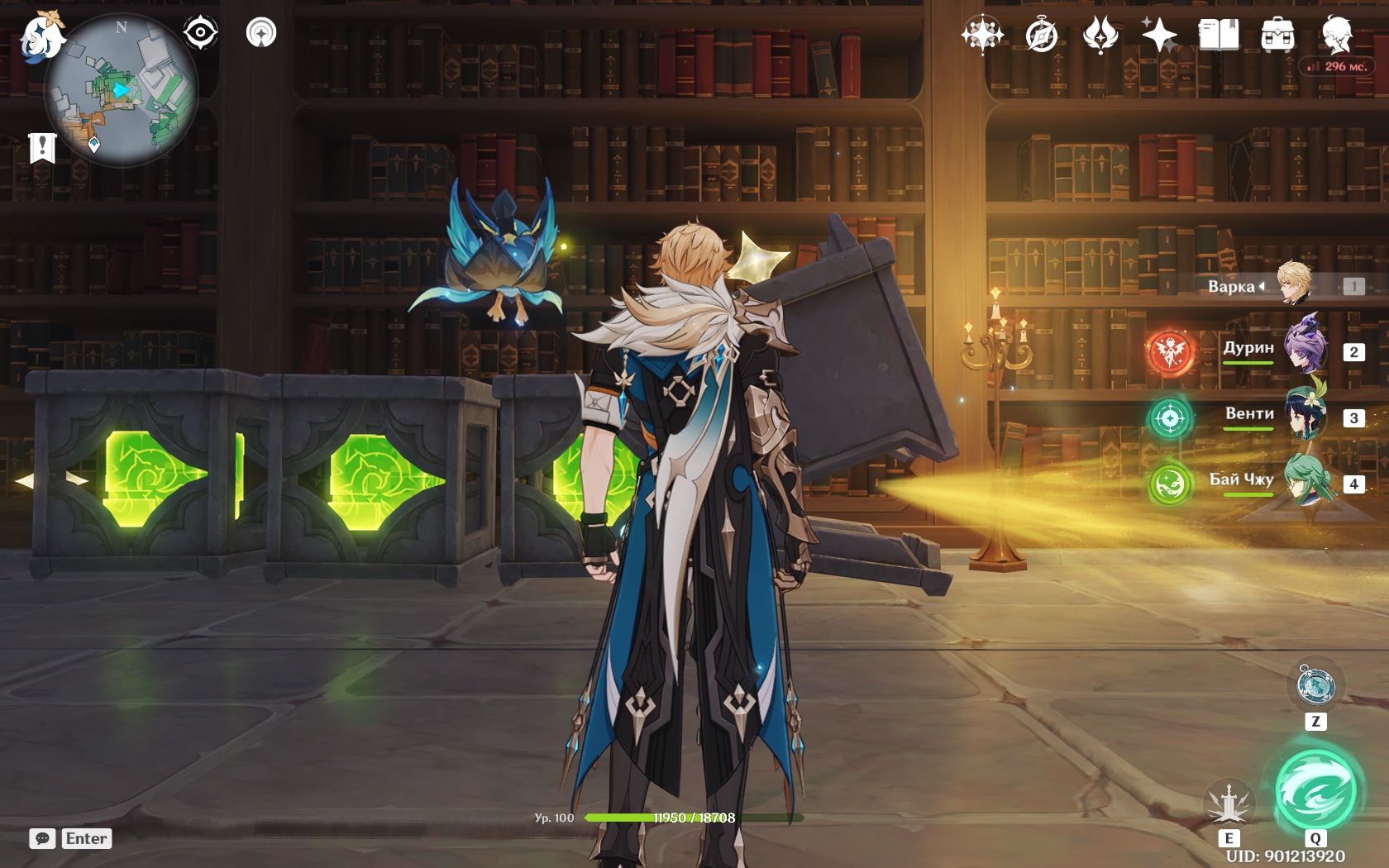Open the round signal icon beside the eye

[x=261, y=33]
